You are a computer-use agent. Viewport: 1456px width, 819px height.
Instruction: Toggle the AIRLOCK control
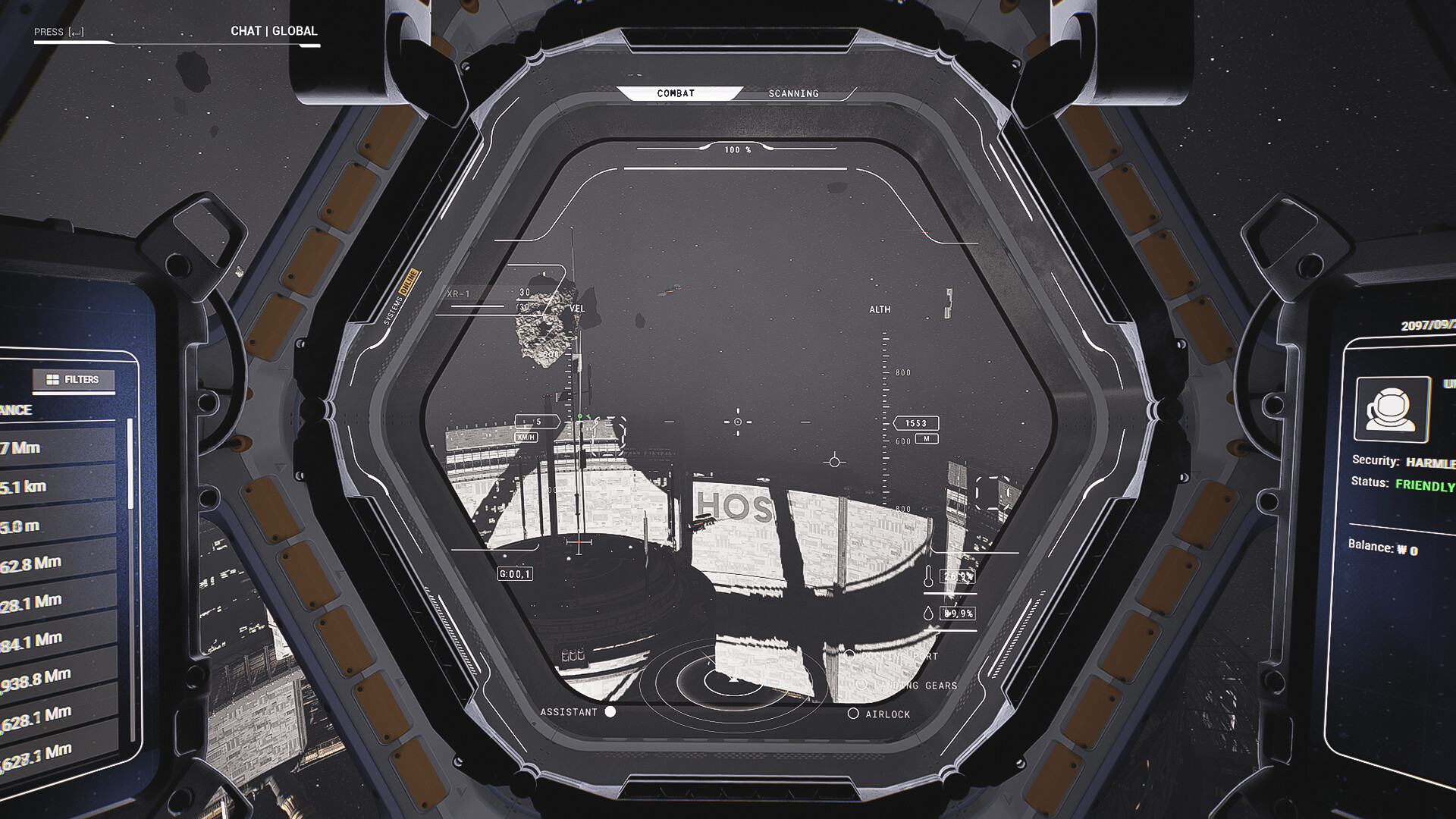[x=854, y=714]
